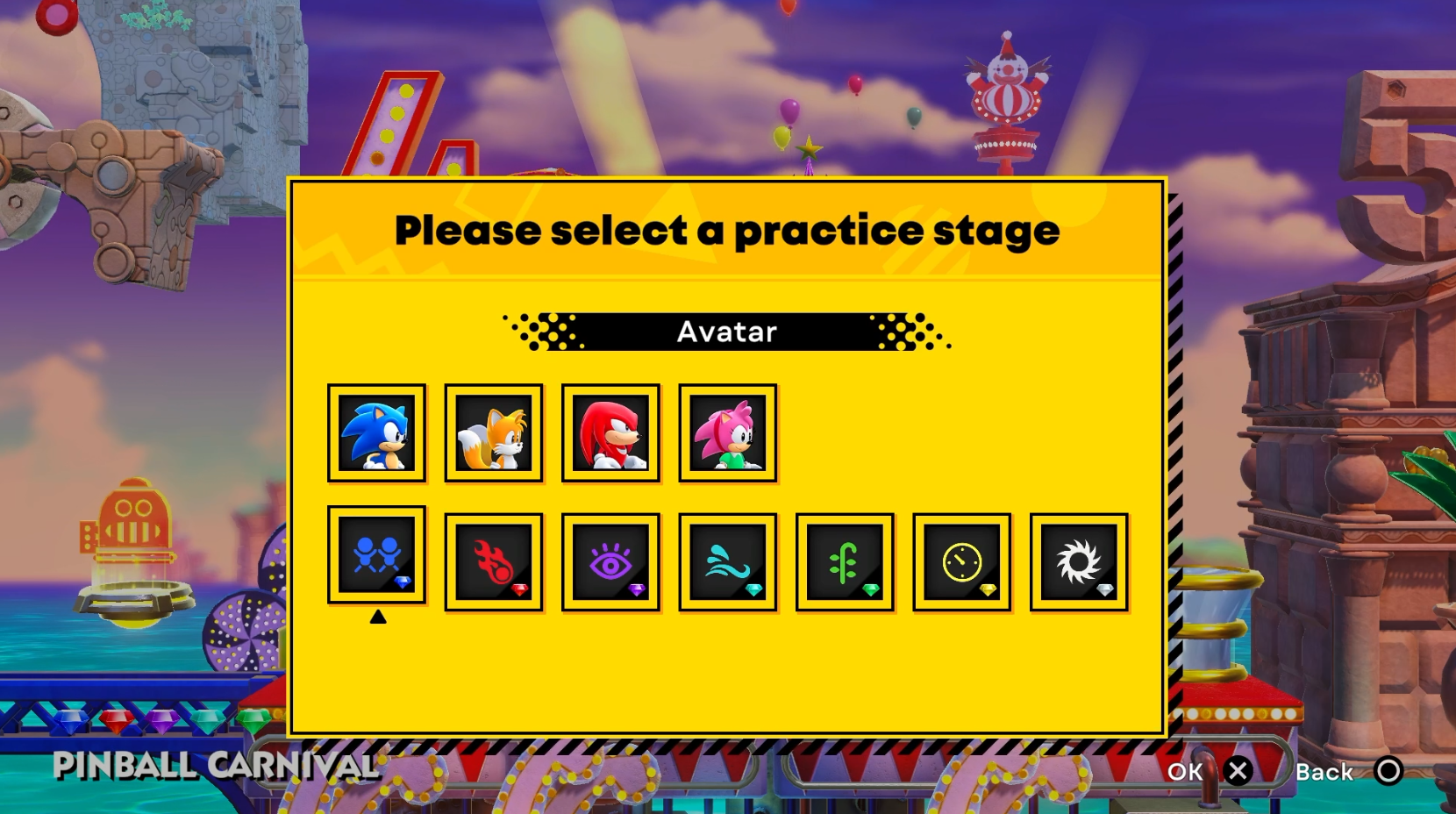Click the X button icon next to OK
1456x814 pixels.
click(1239, 772)
